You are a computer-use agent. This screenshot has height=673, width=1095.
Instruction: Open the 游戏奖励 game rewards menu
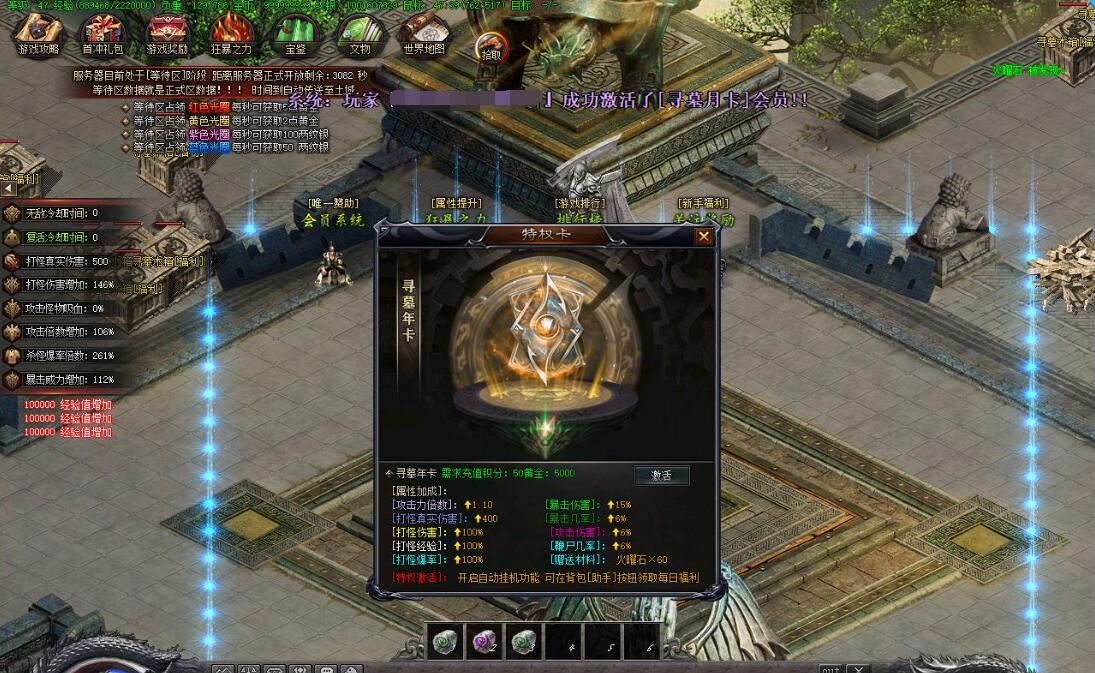click(167, 35)
